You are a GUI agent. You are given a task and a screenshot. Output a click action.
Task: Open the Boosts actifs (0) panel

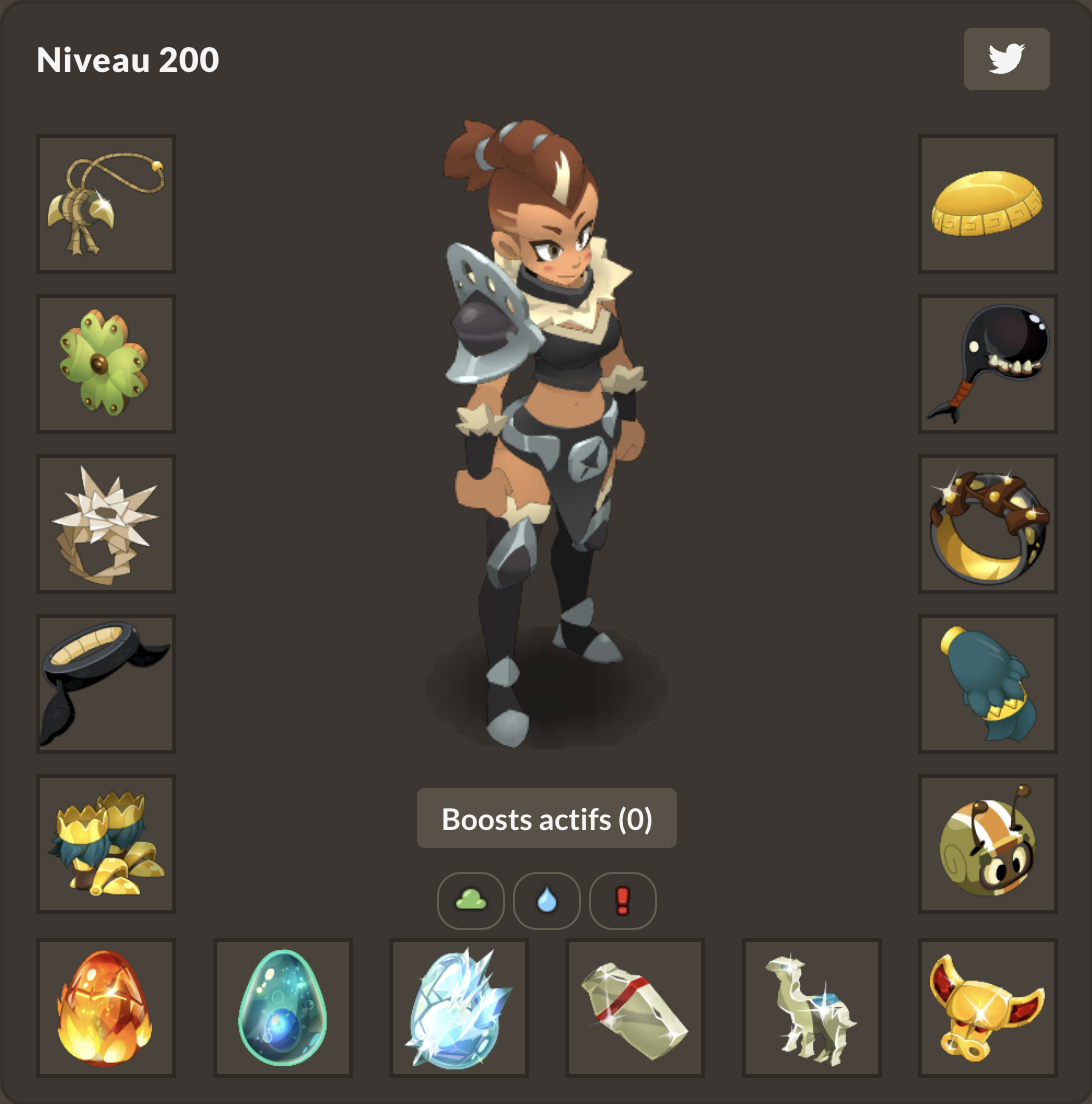[x=546, y=819]
